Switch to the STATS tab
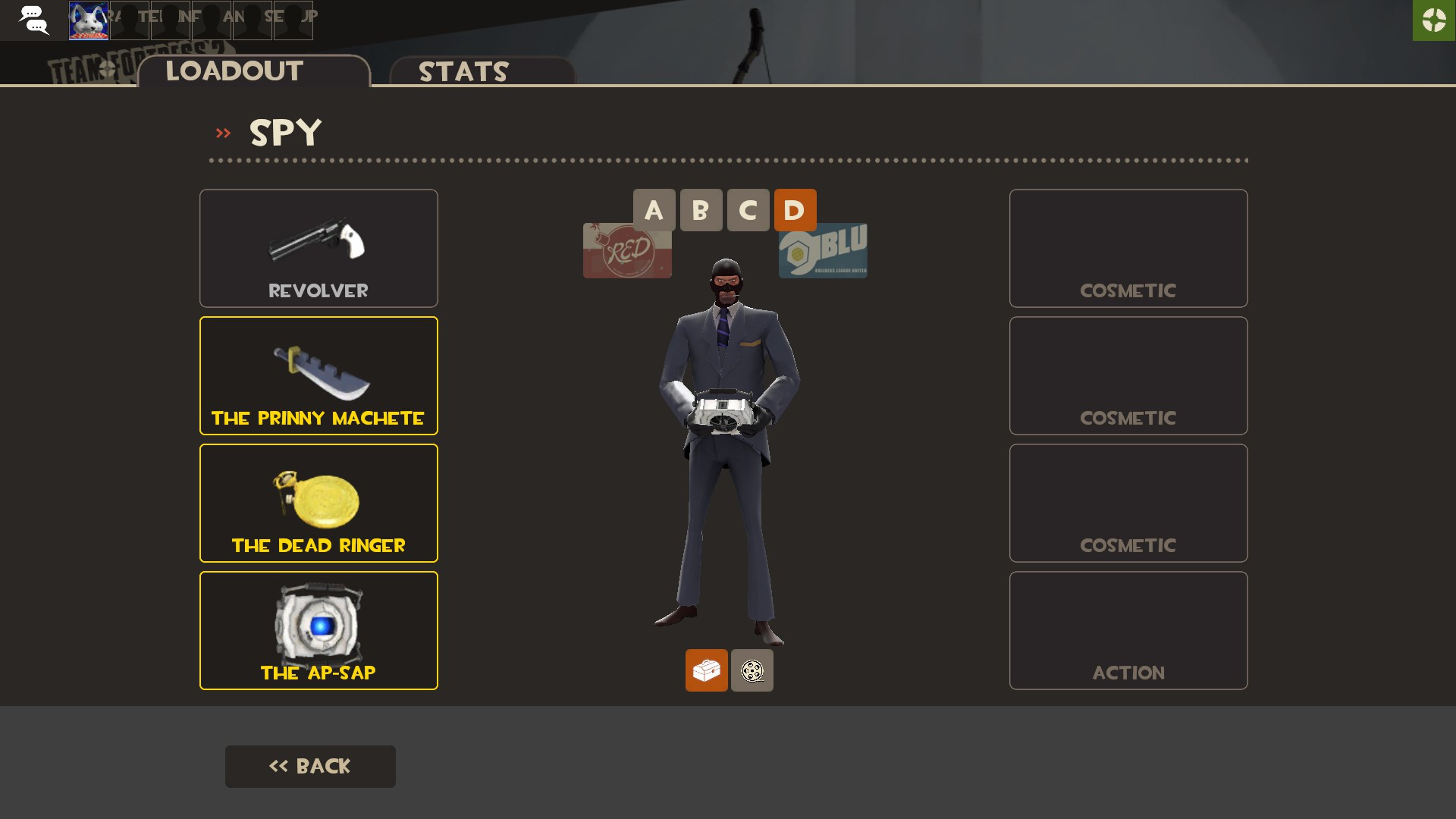Screen dimensions: 1456x819 463,72
